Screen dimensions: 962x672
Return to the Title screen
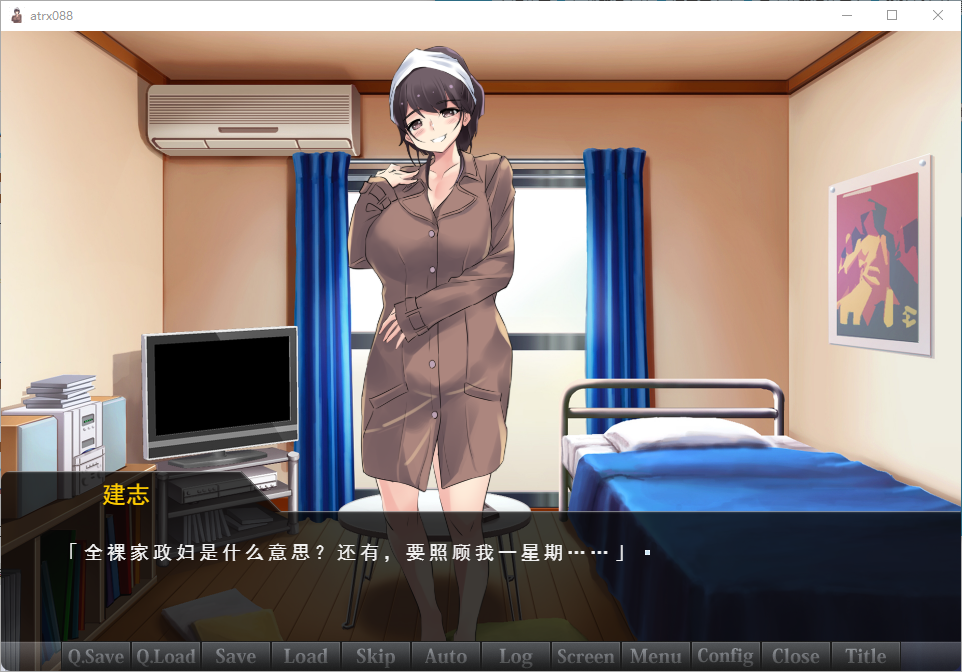(x=866, y=657)
